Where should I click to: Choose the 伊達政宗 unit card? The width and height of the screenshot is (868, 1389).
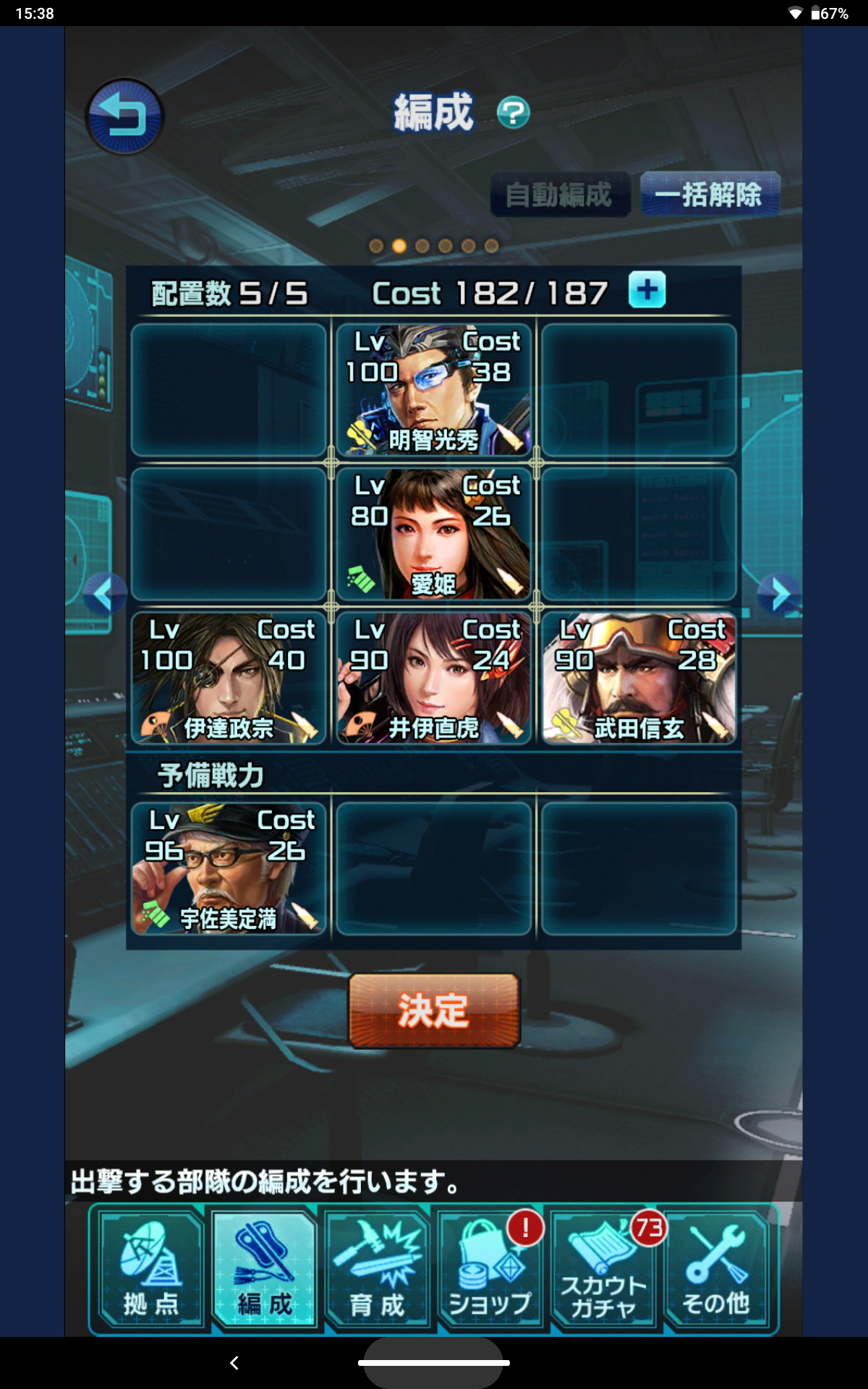pyautogui.click(x=229, y=679)
